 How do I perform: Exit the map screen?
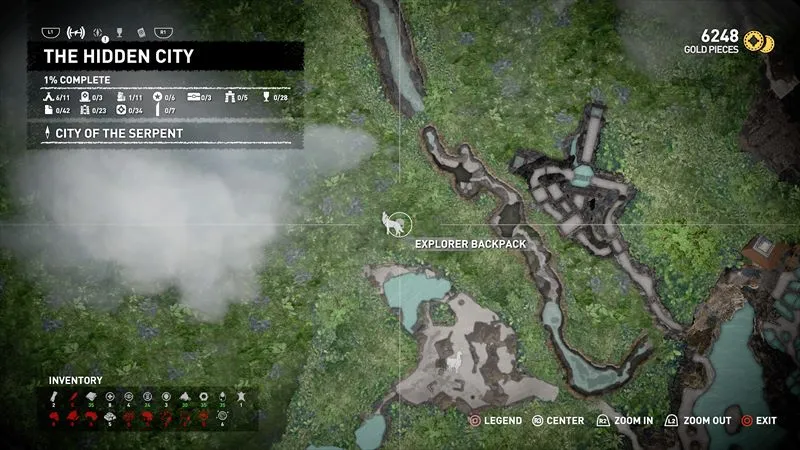tap(759, 421)
